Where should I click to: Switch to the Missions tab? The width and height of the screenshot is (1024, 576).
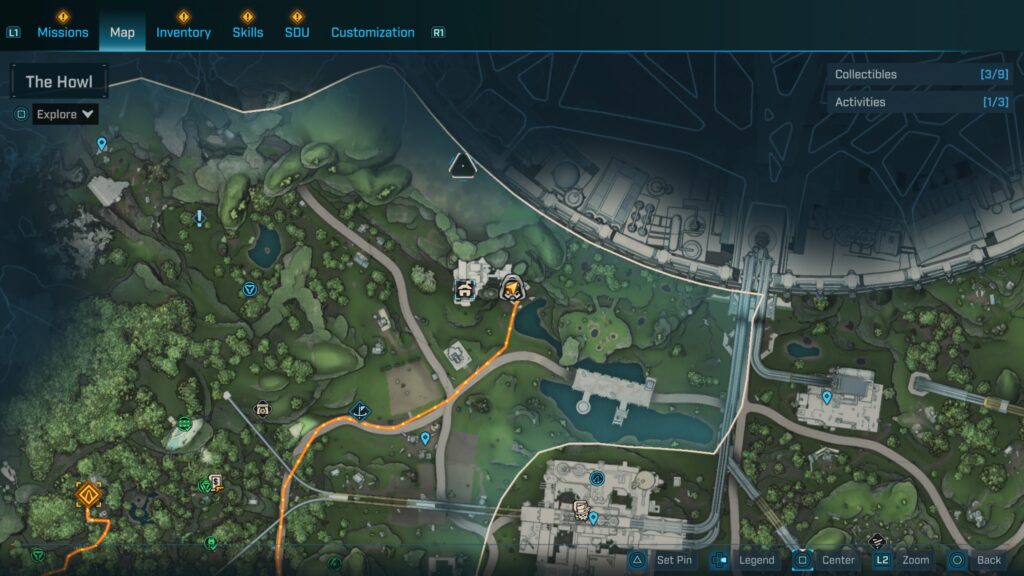pos(63,32)
